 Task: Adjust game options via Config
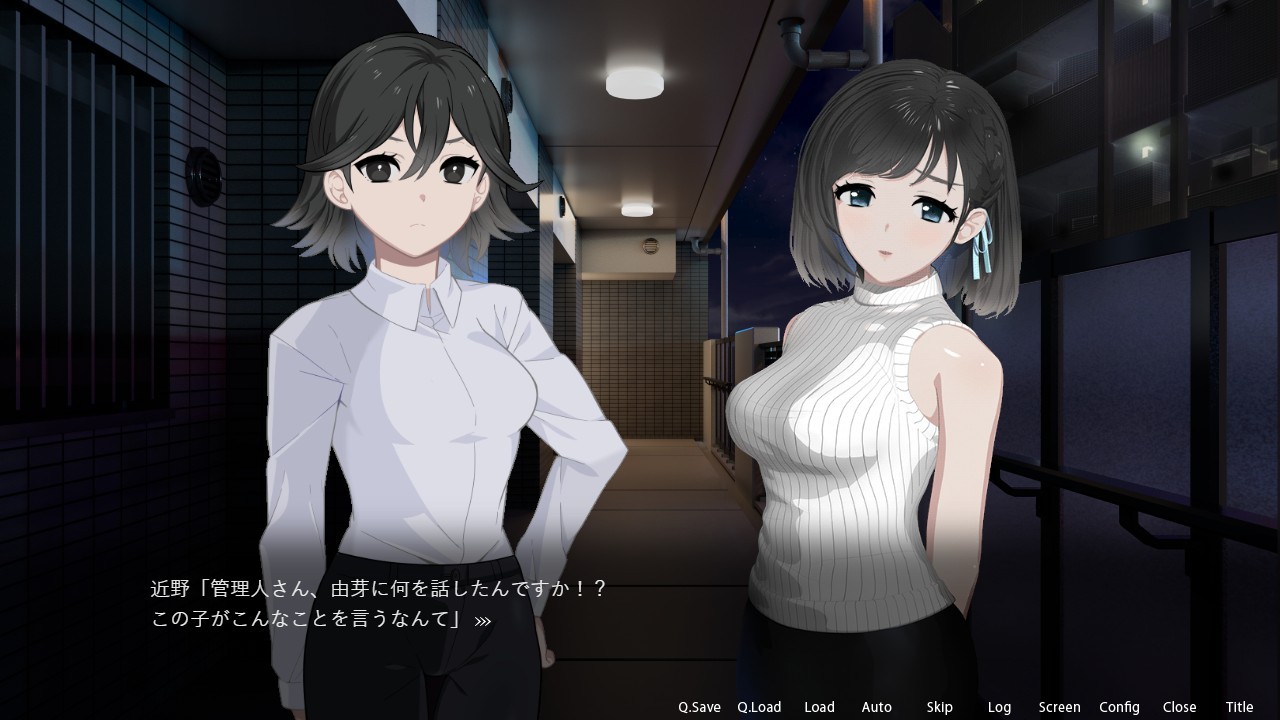coord(1122,707)
